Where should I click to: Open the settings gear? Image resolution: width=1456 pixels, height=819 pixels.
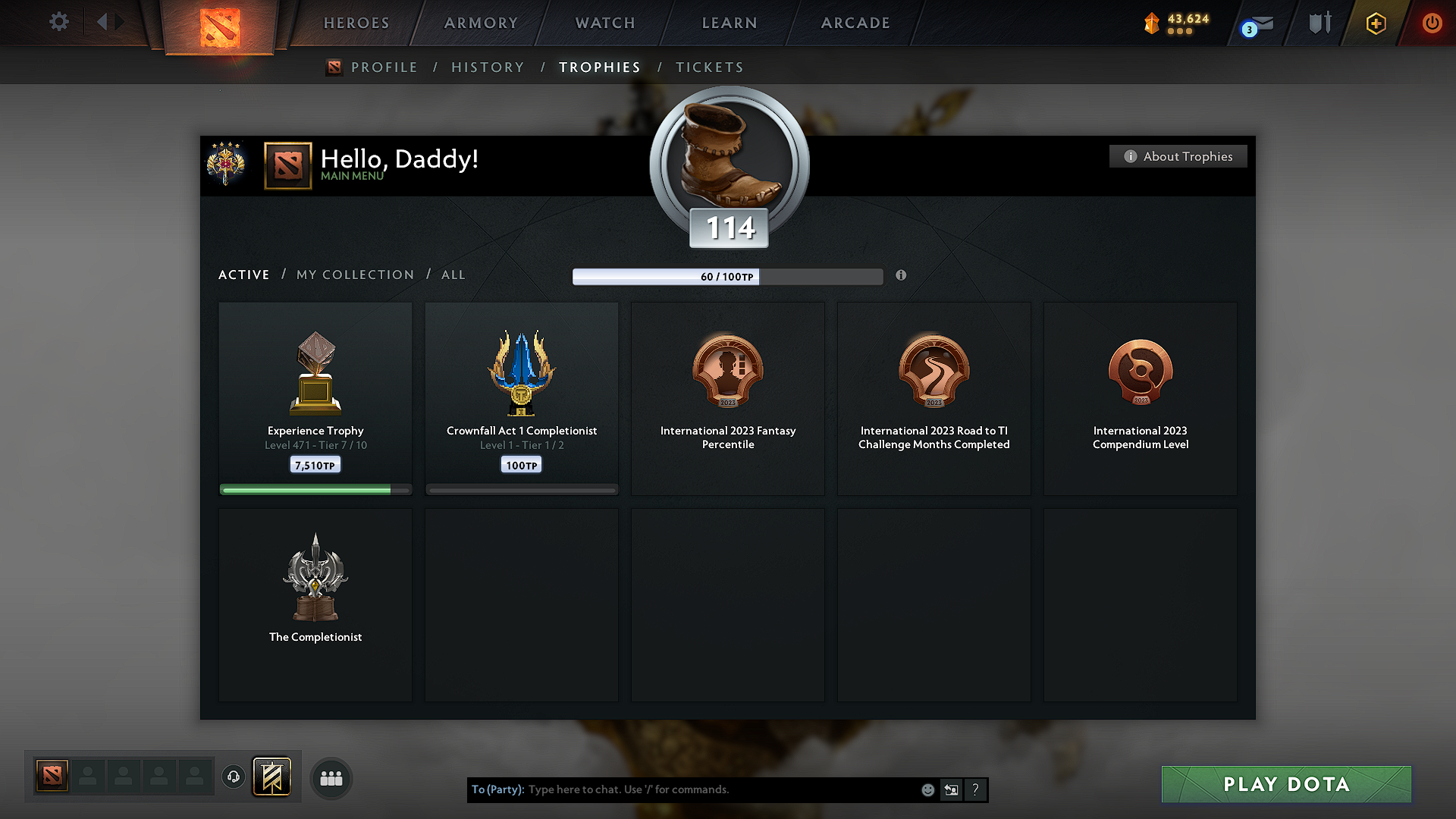pyautogui.click(x=58, y=22)
